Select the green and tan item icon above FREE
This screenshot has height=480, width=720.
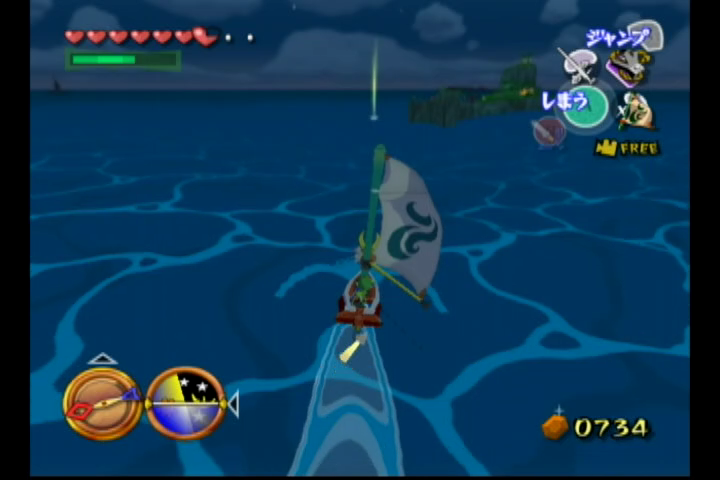click(636, 110)
